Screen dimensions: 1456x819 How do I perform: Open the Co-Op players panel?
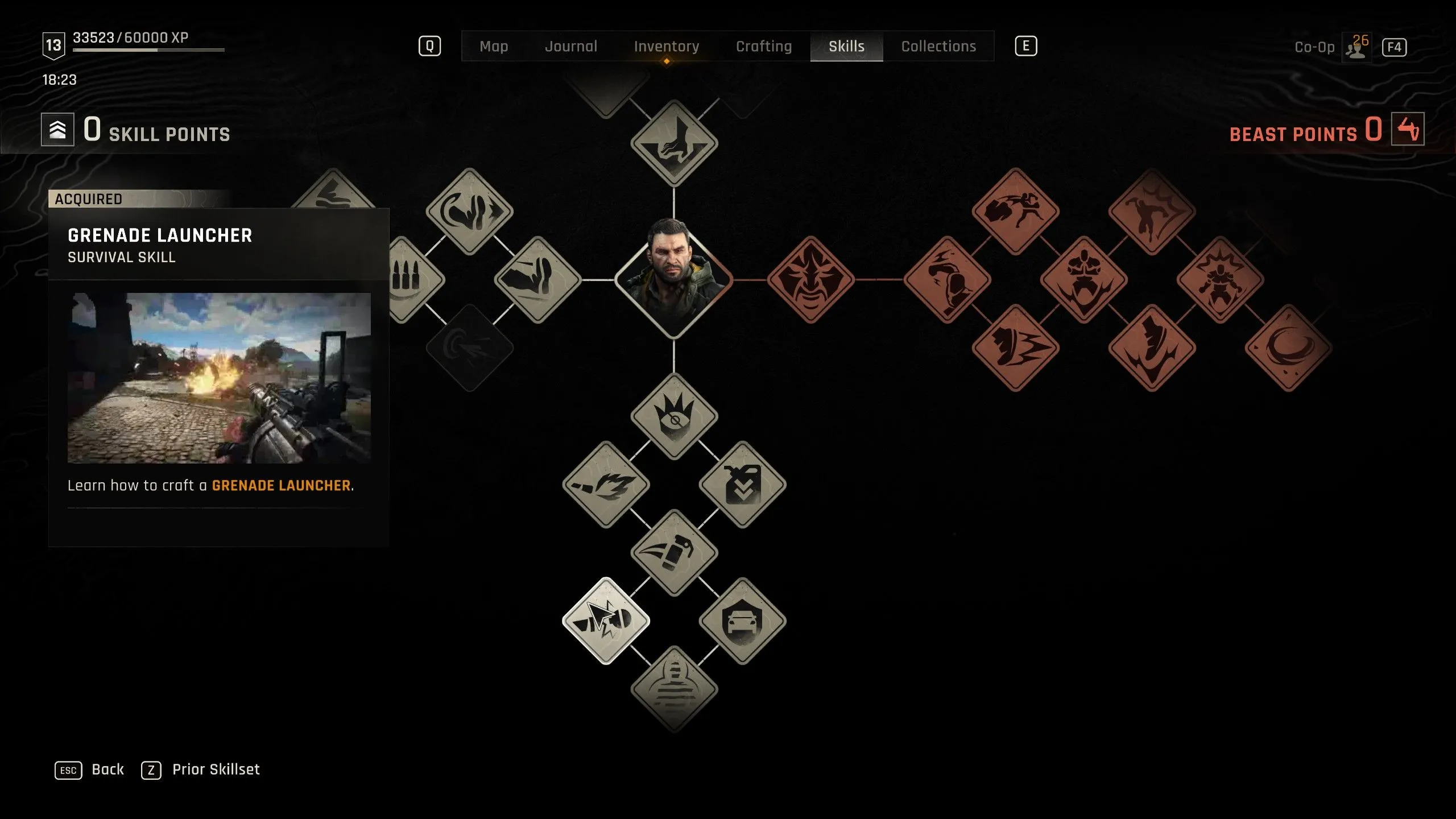coord(1356,48)
